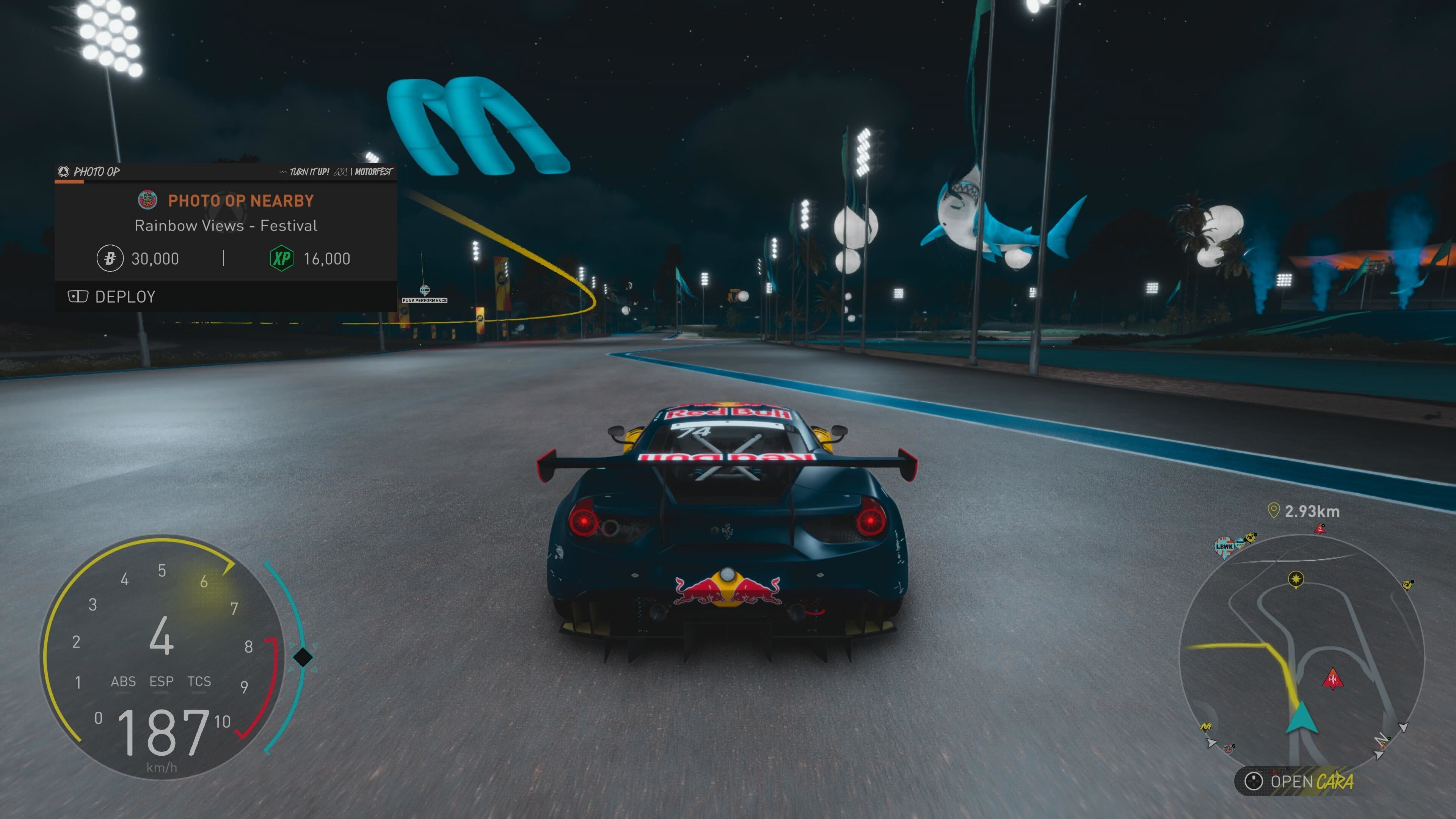Image resolution: width=1456 pixels, height=819 pixels.
Task: Select the red number 2 triangle marker
Action: tap(1320, 529)
